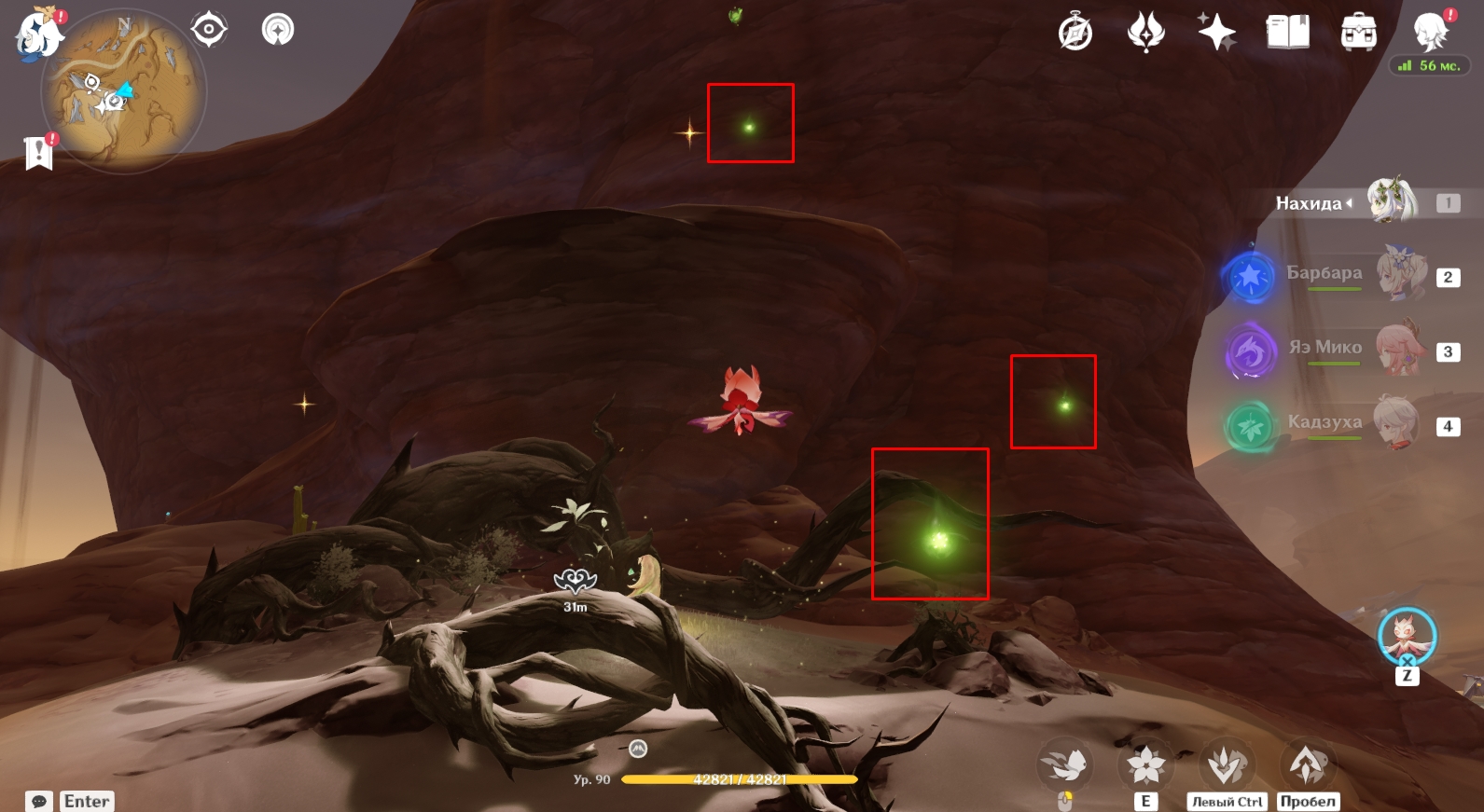Click the eye-shaped target icon beside minimap
The width and height of the screenshot is (1484, 812).
click(x=208, y=30)
